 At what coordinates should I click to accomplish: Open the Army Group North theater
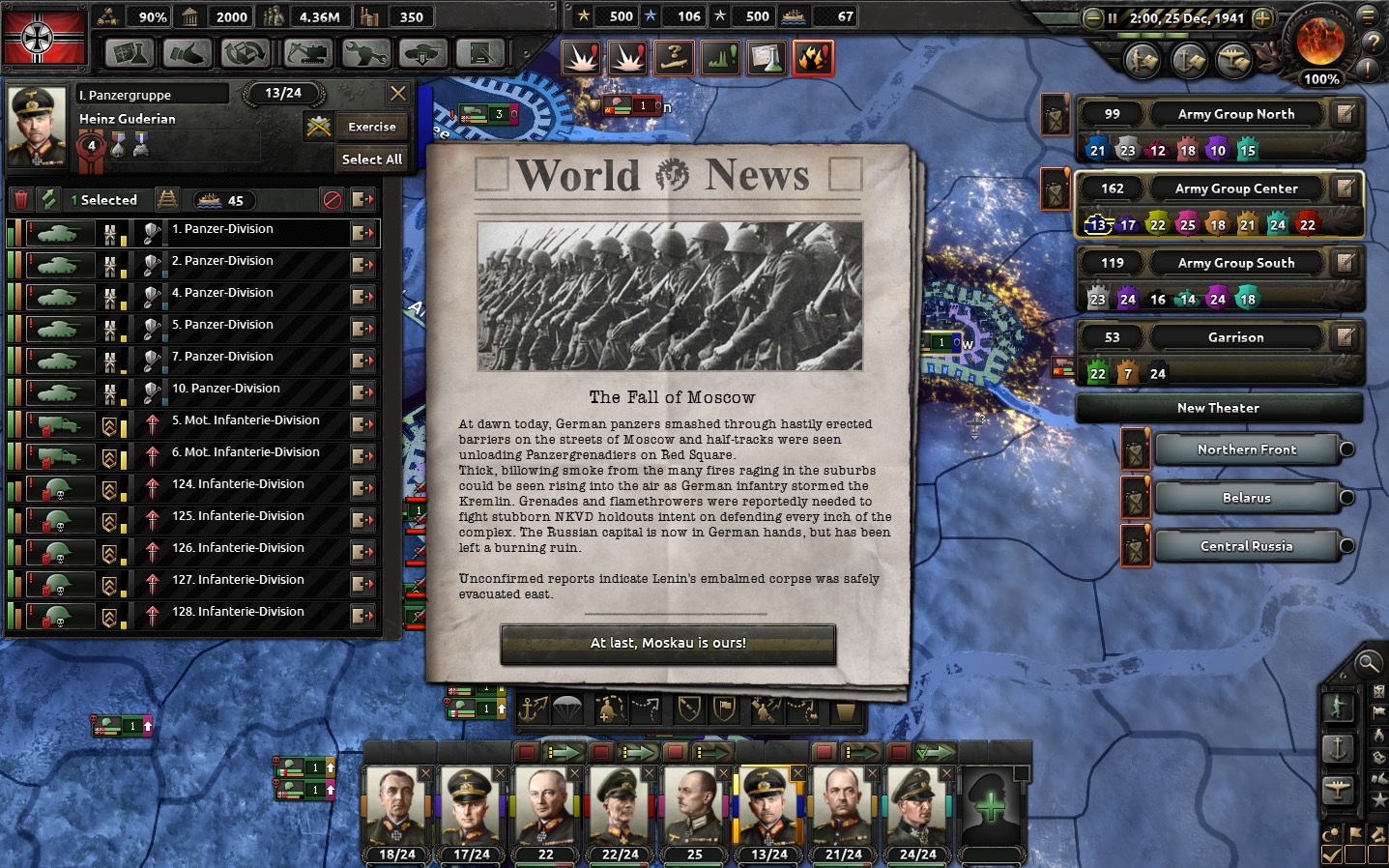pos(1235,114)
